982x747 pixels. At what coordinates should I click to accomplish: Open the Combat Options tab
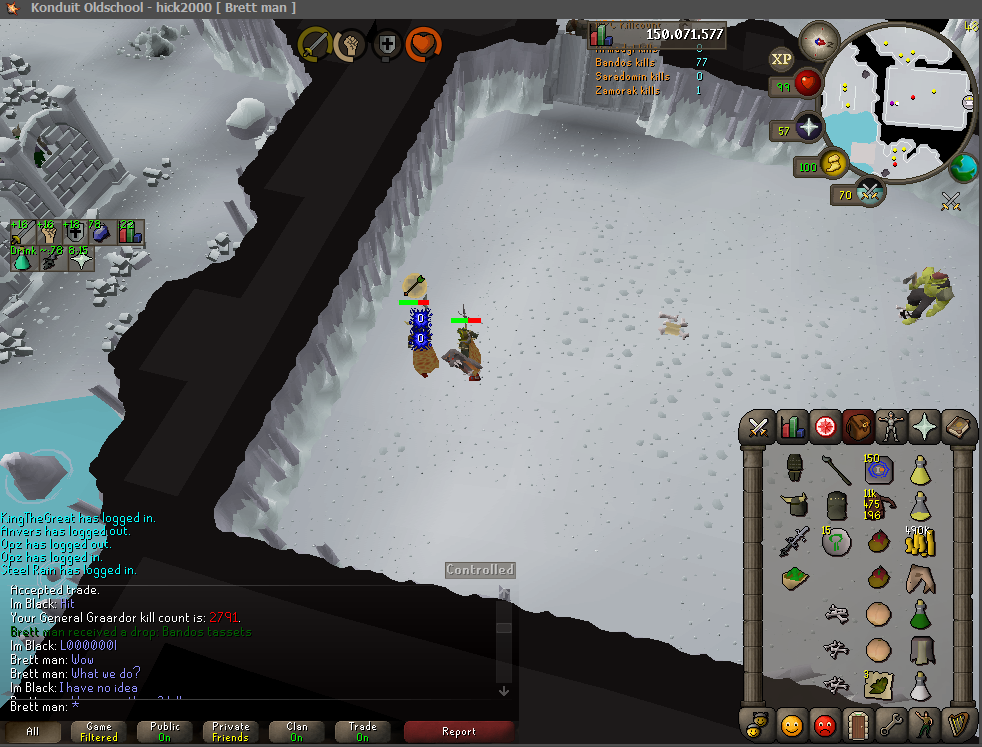point(758,428)
